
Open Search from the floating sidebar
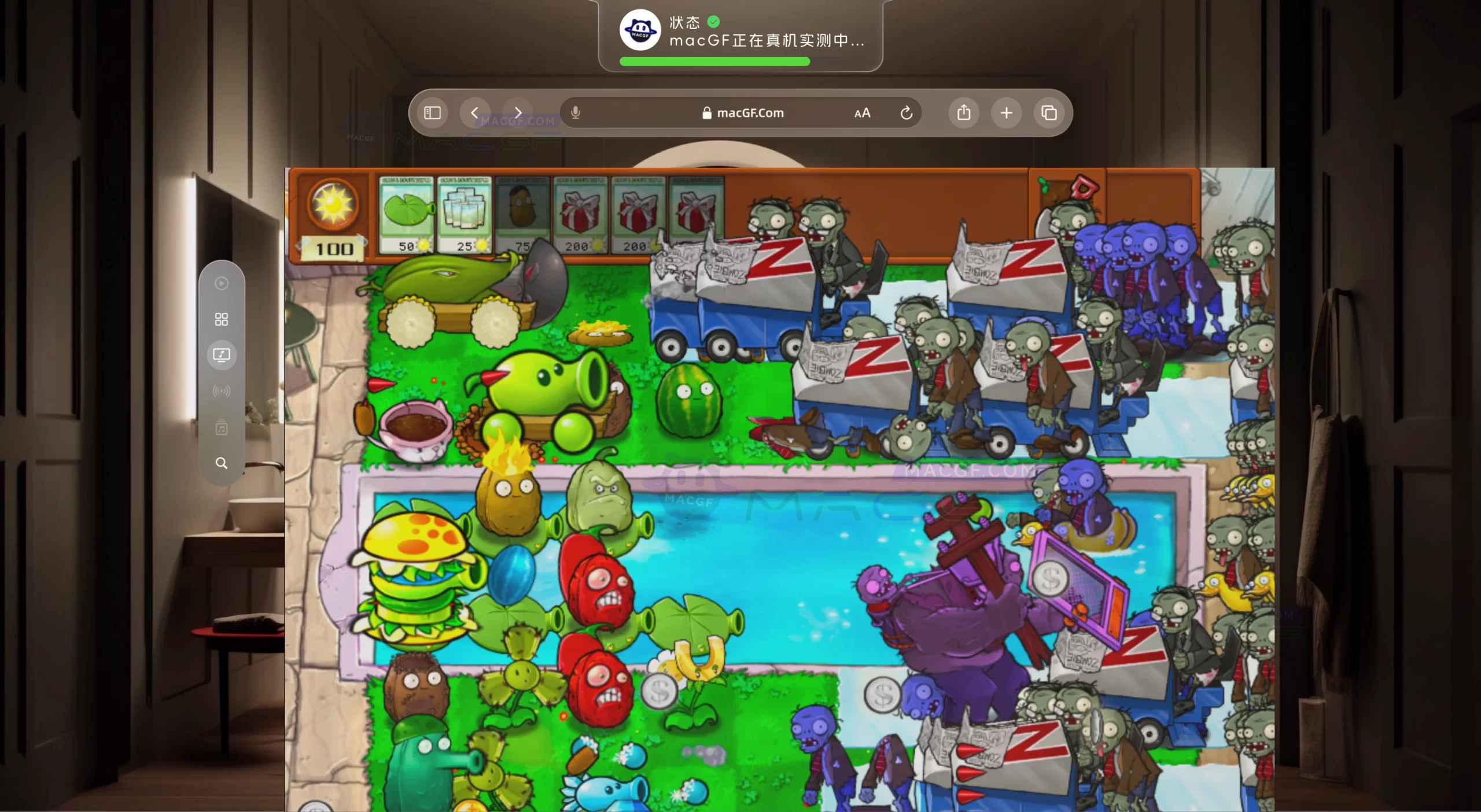coord(222,463)
